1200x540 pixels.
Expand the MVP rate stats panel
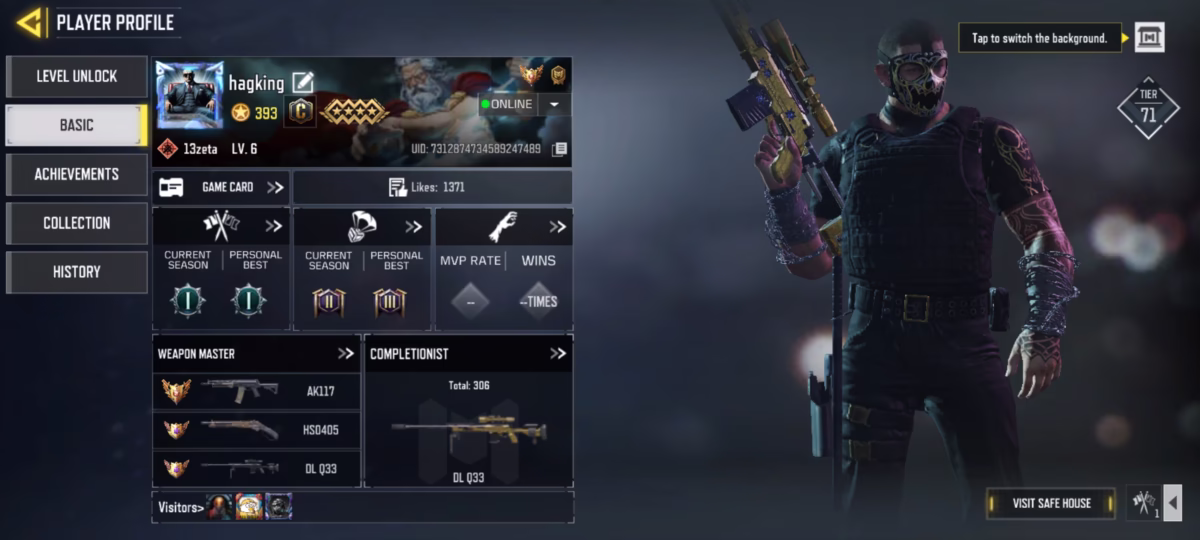pos(557,227)
